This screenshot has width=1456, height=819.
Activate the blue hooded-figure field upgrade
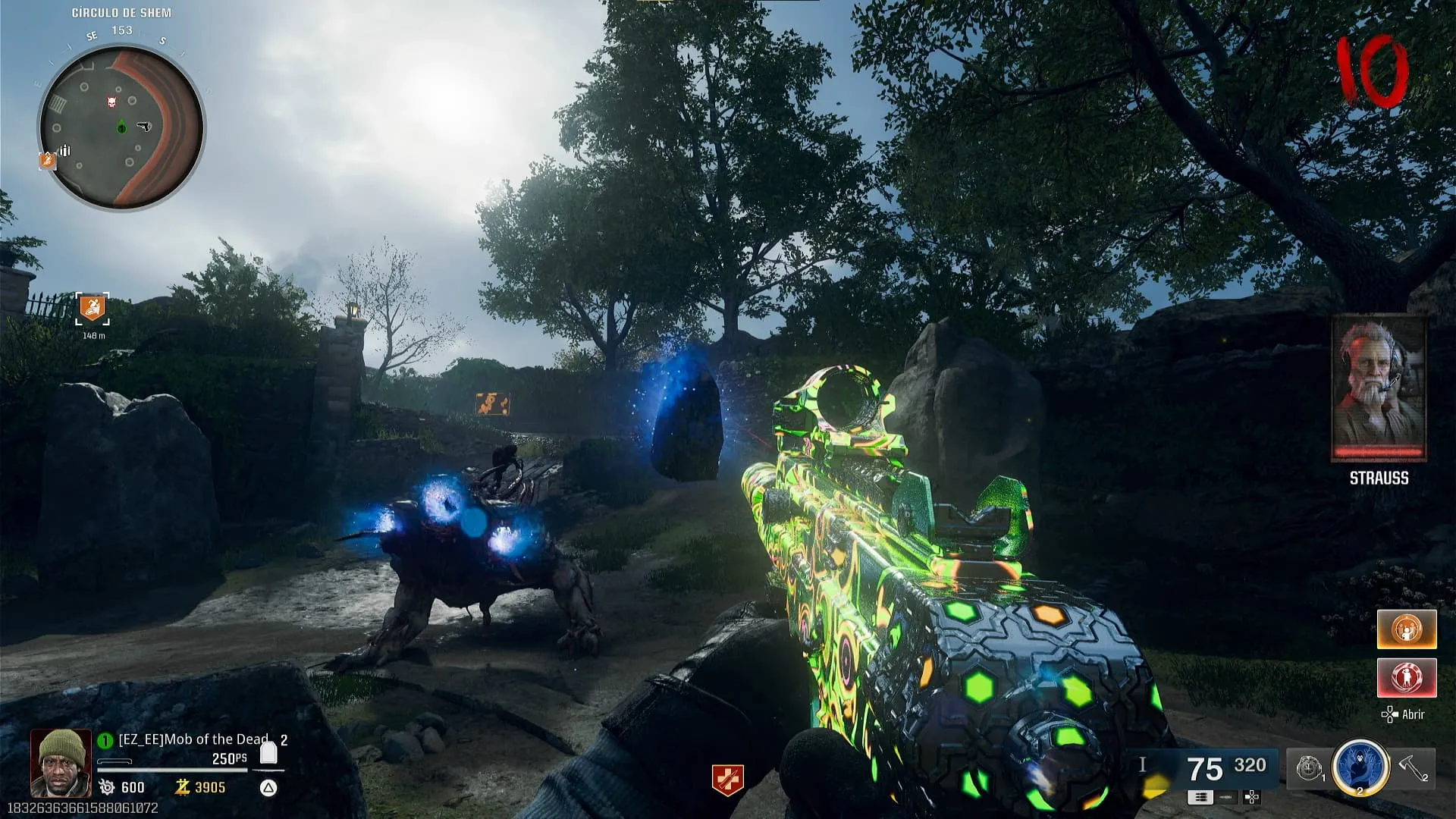pos(1360,767)
